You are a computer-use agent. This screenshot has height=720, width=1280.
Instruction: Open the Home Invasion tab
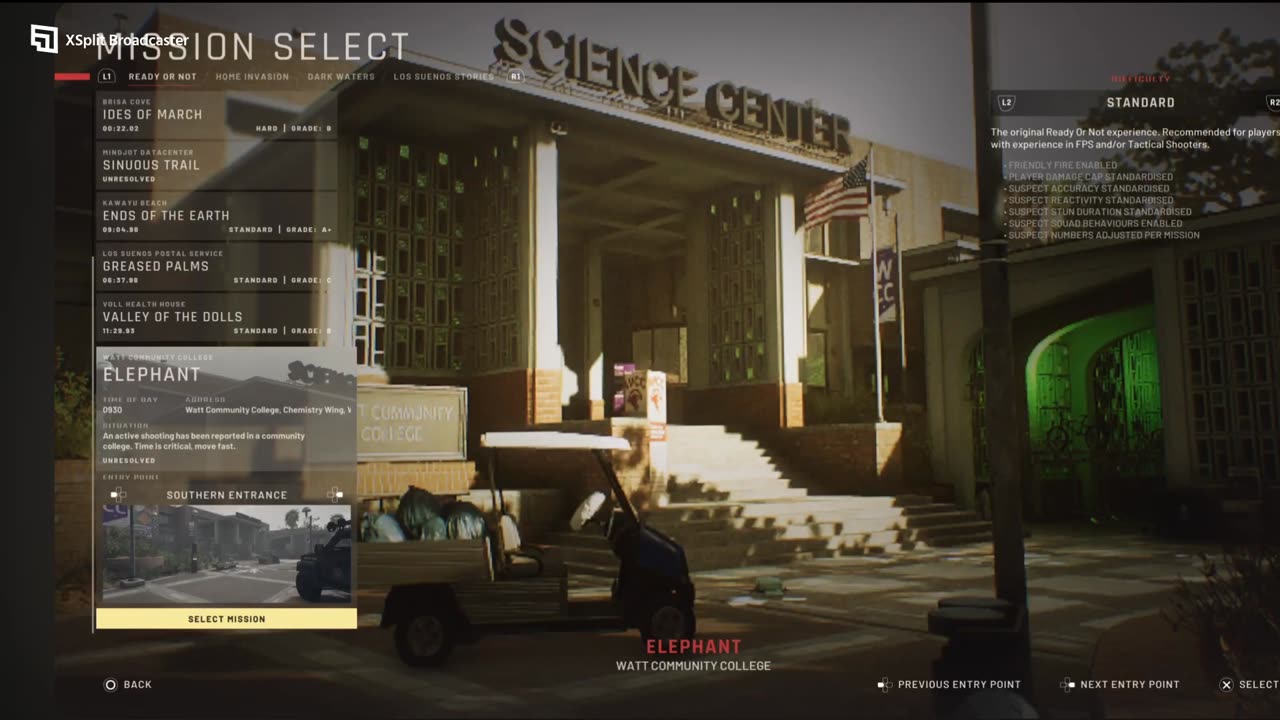click(x=252, y=77)
